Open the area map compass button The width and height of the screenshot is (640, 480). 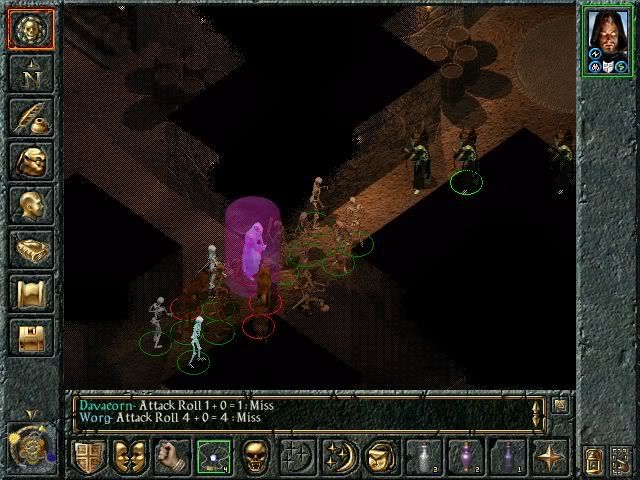[x=30, y=75]
